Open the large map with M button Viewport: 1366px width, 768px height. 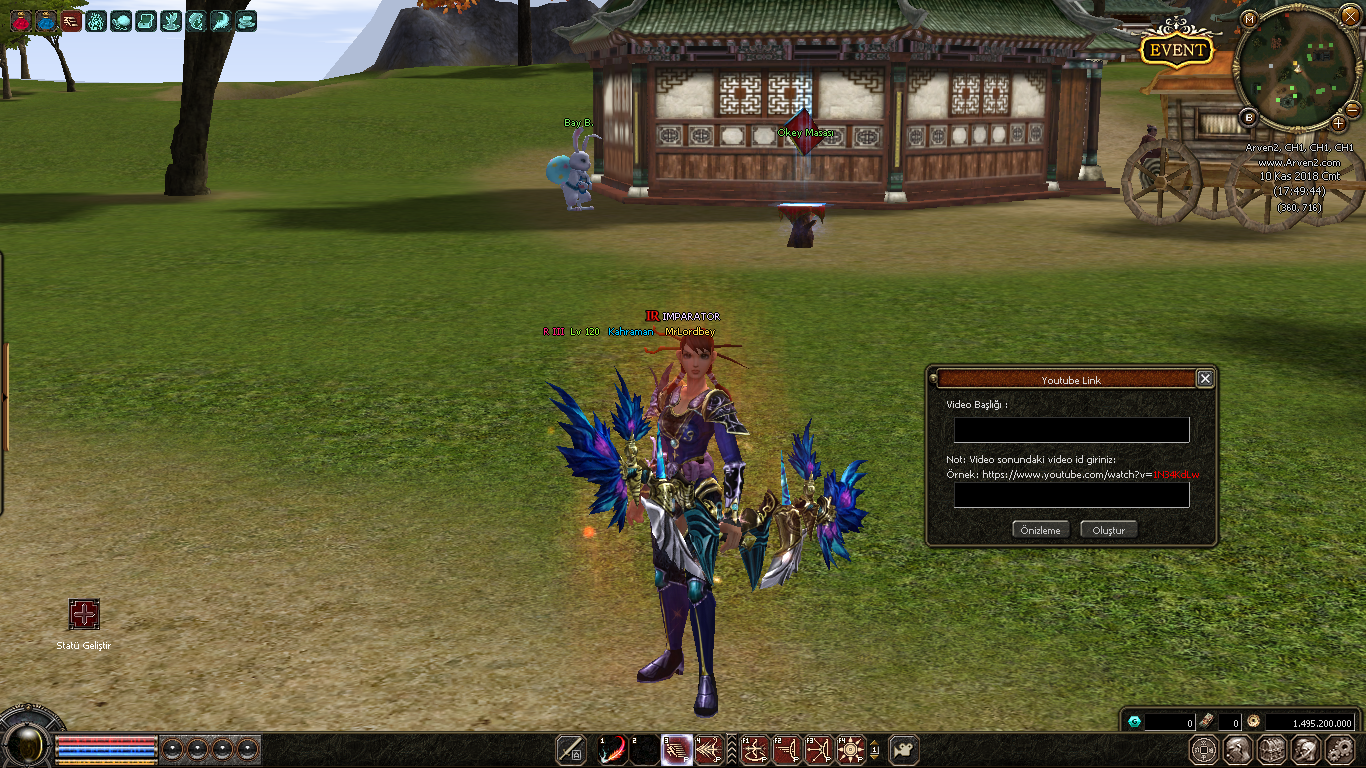coord(1249,19)
